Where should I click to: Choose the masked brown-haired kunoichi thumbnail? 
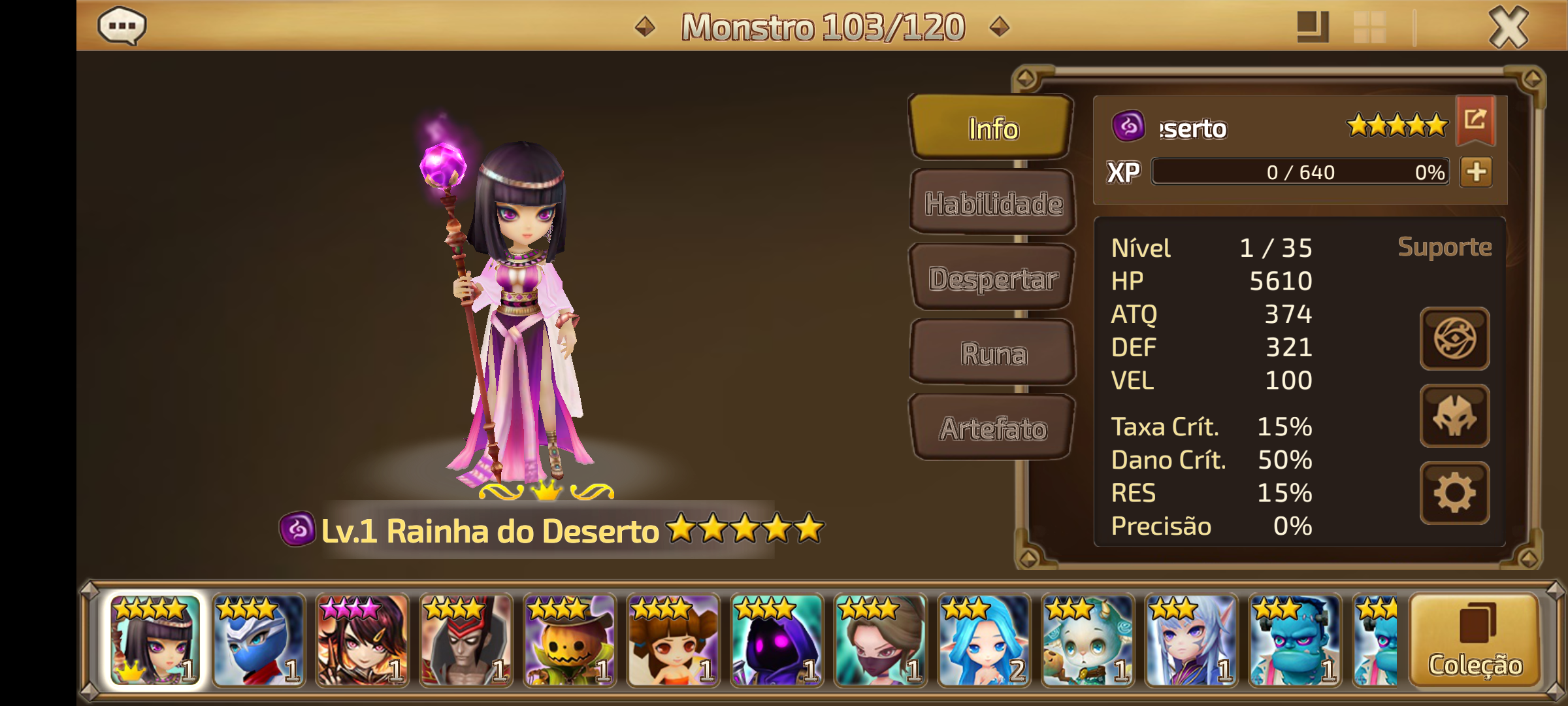pos(880,641)
